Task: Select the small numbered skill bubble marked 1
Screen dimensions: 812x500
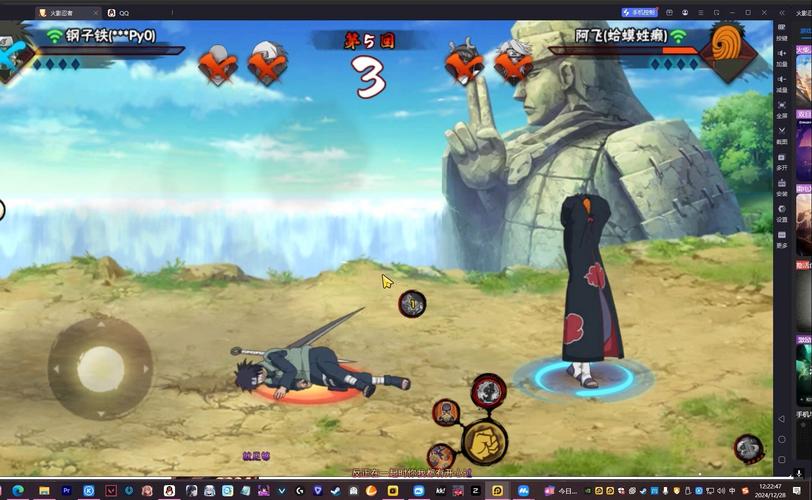Action: pyautogui.click(x=412, y=303)
